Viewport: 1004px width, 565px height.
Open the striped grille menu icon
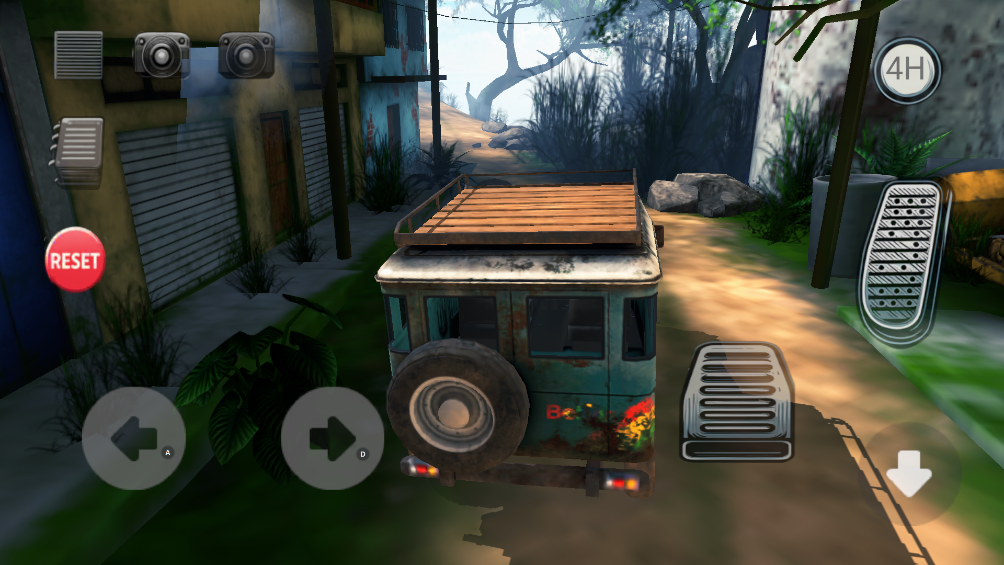pyautogui.click(x=78, y=55)
